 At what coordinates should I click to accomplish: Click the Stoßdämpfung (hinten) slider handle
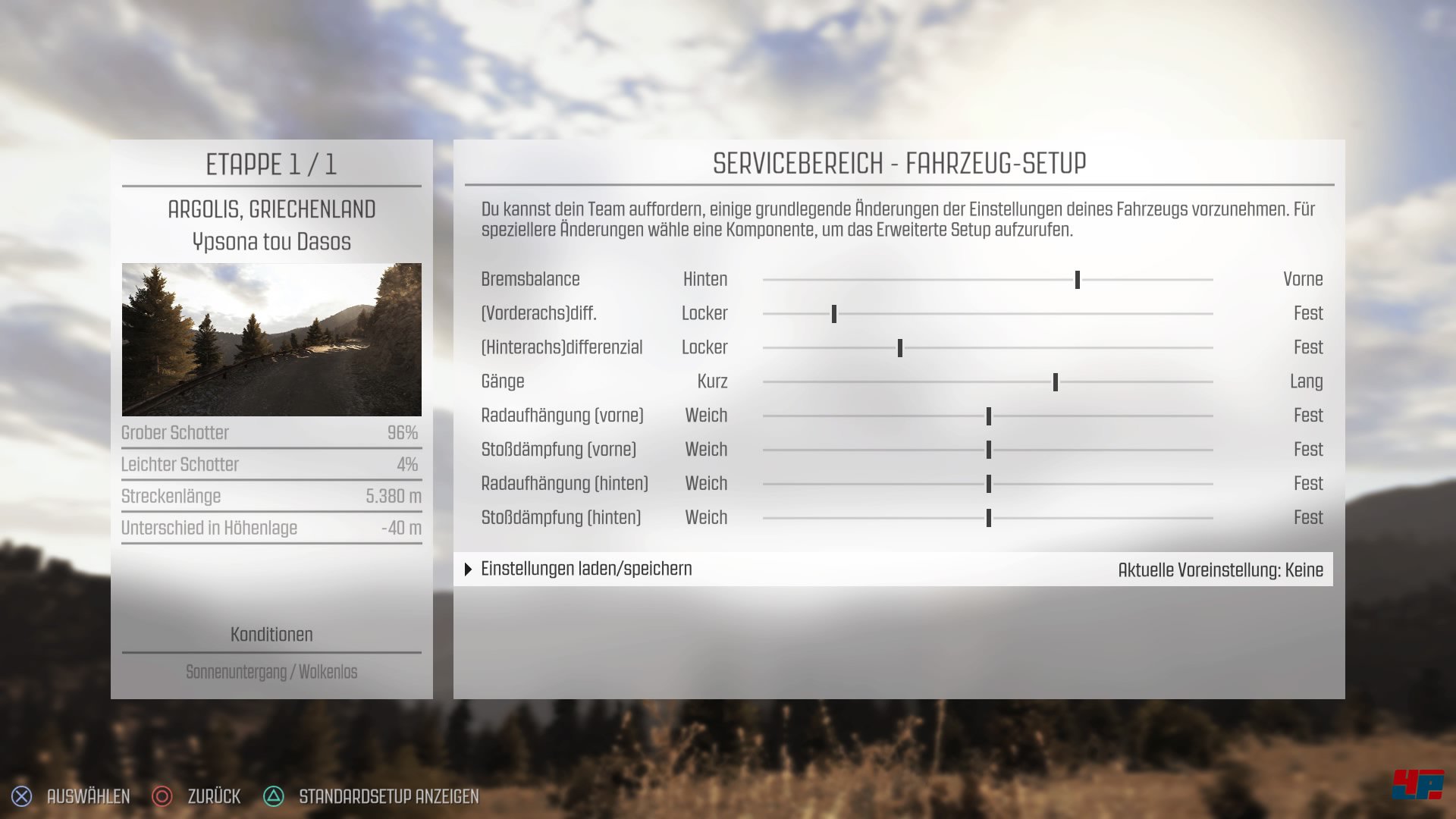tap(989, 518)
